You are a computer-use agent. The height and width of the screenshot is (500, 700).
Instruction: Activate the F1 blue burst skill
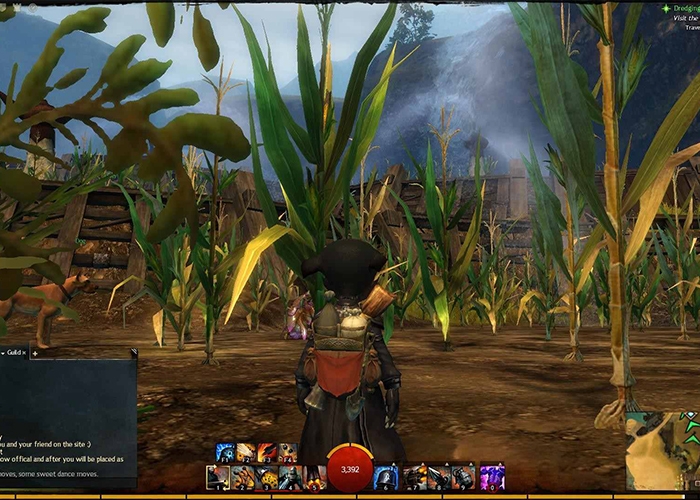(x=225, y=452)
